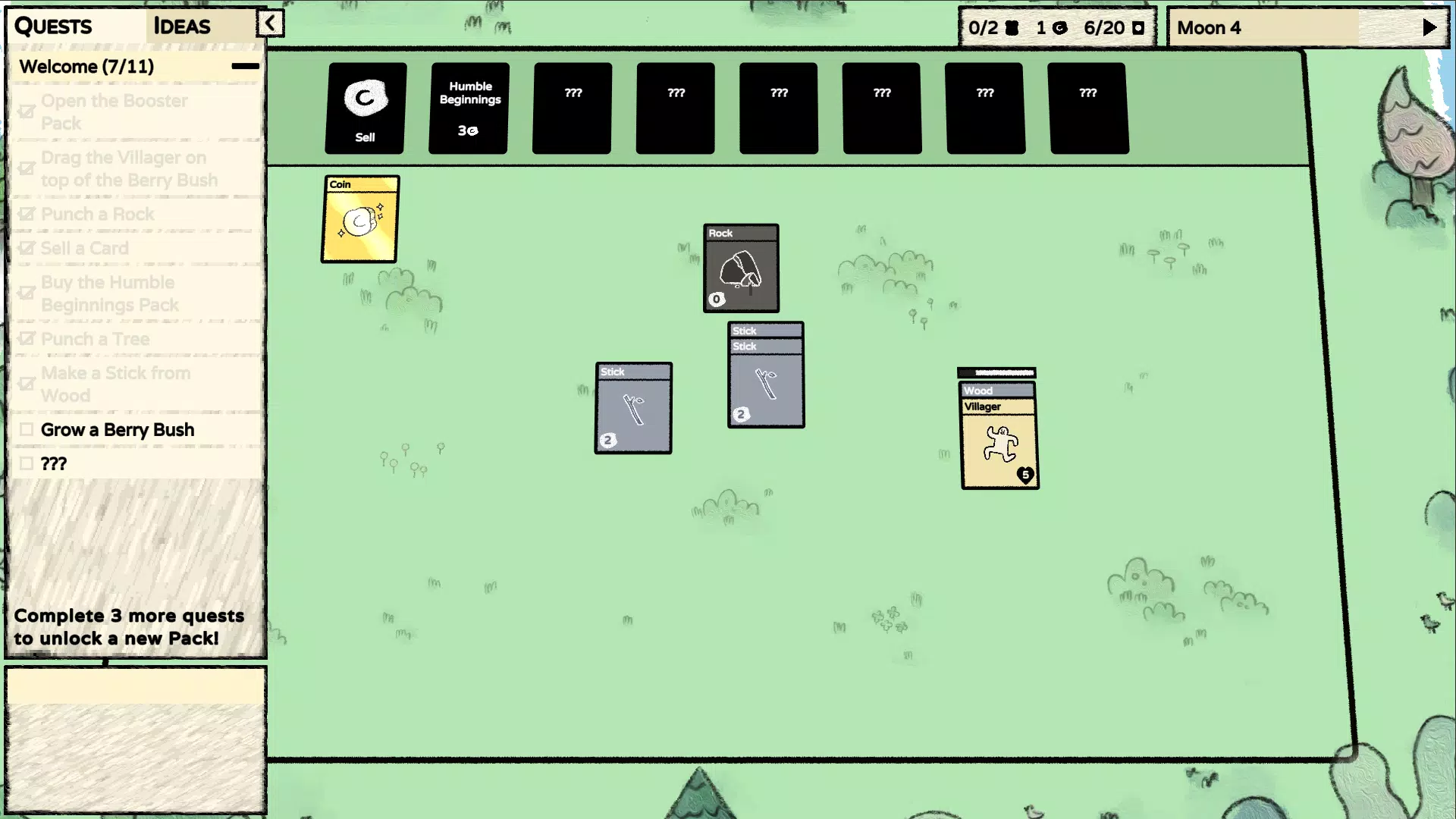Click the coin currency icon in the status bar
The height and width of the screenshot is (819, 1456).
pyautogui.click(x=1059, y=27)
